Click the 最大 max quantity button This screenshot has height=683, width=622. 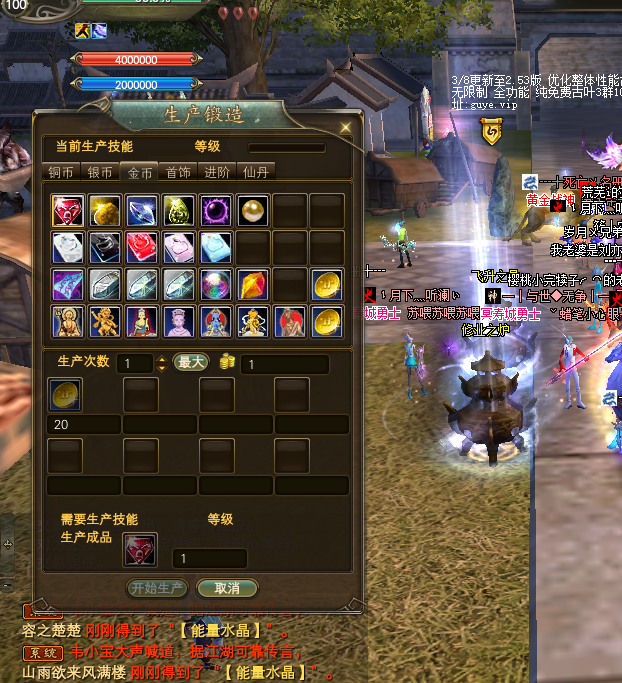190,362
